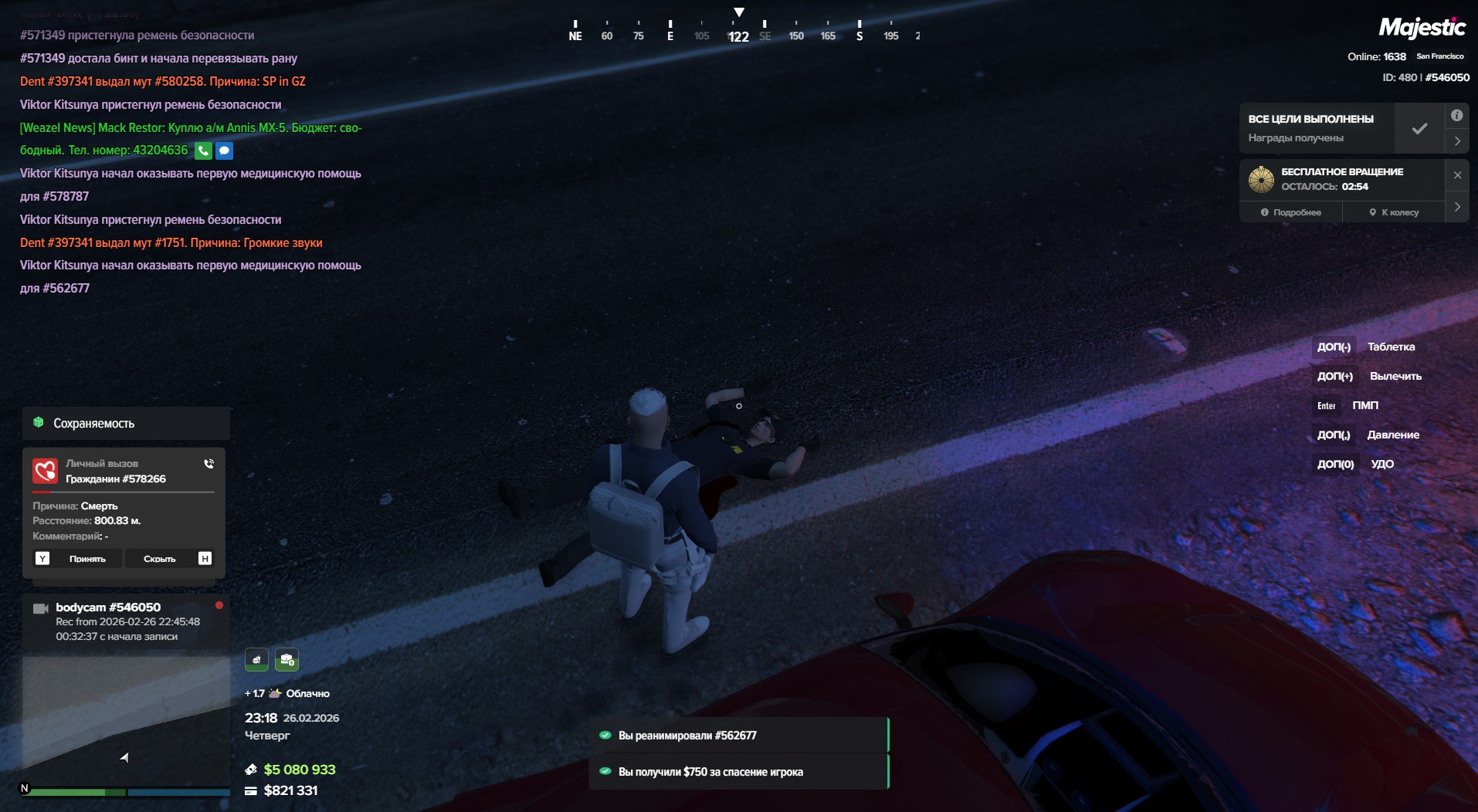Open the info icon on goals panel

click(1456, 116)
